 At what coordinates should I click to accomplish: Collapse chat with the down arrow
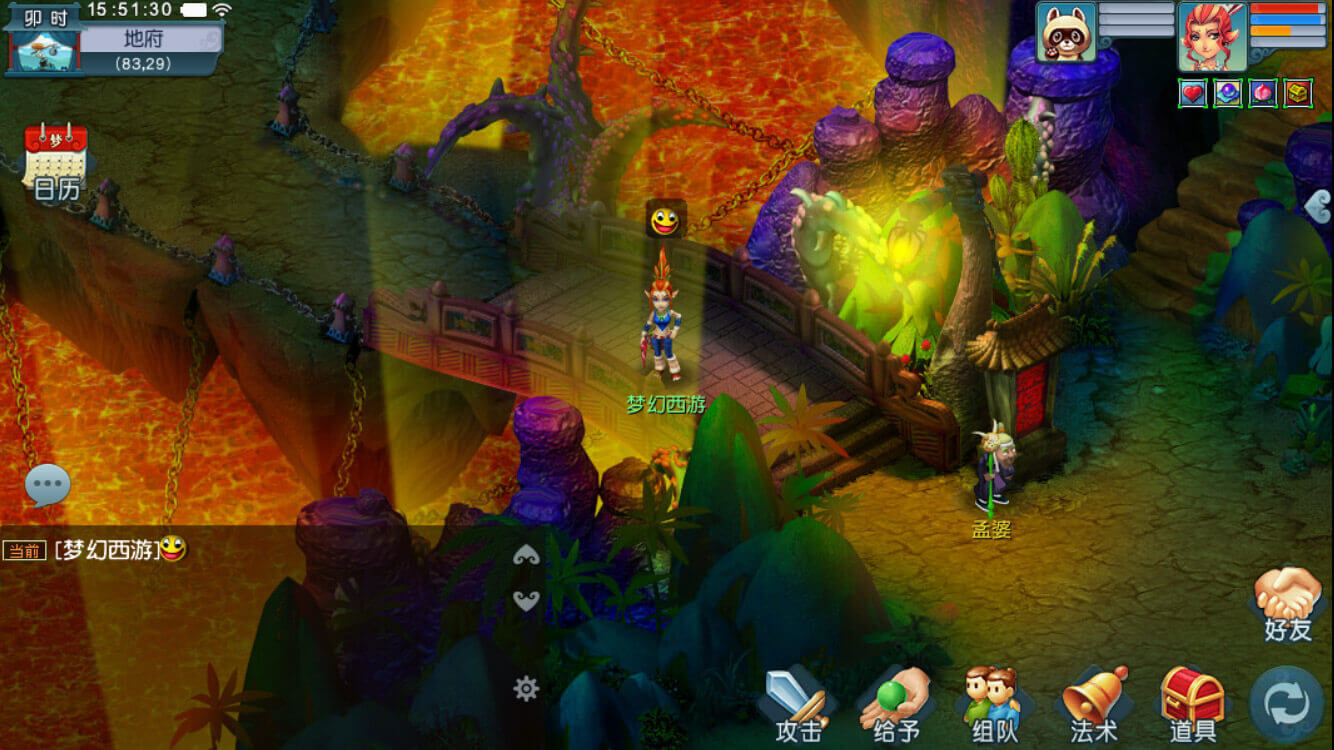(x=526, y=599)
